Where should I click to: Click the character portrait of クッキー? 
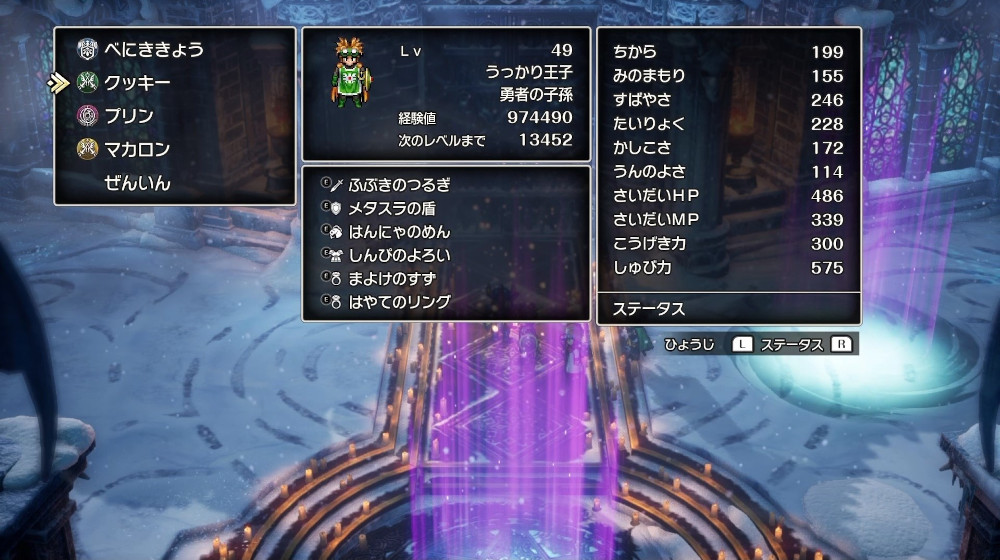point(350,71)
